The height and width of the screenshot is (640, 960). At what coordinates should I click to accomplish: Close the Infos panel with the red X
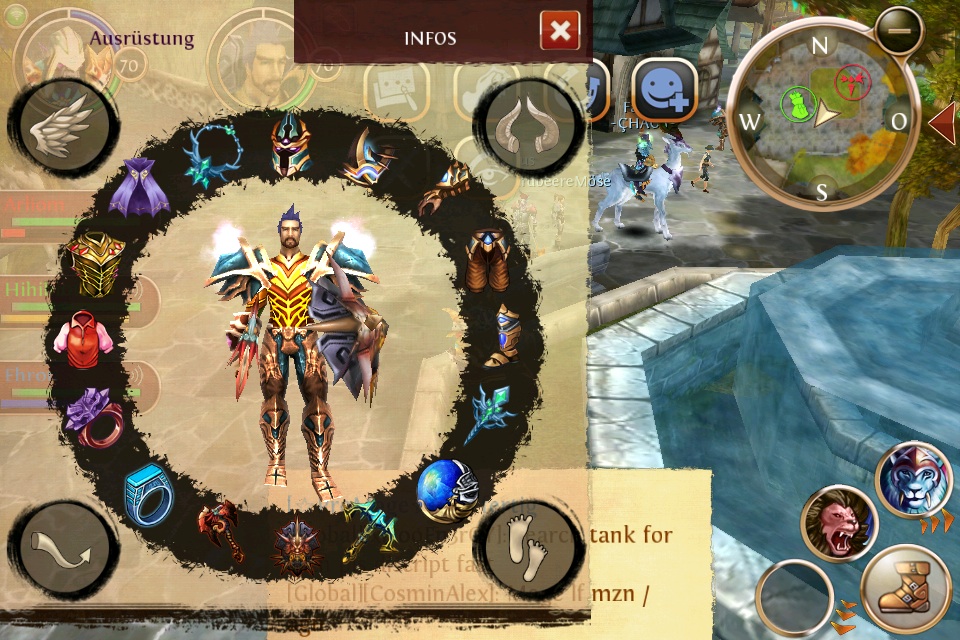pyautogui.click(x=560, y=32)
